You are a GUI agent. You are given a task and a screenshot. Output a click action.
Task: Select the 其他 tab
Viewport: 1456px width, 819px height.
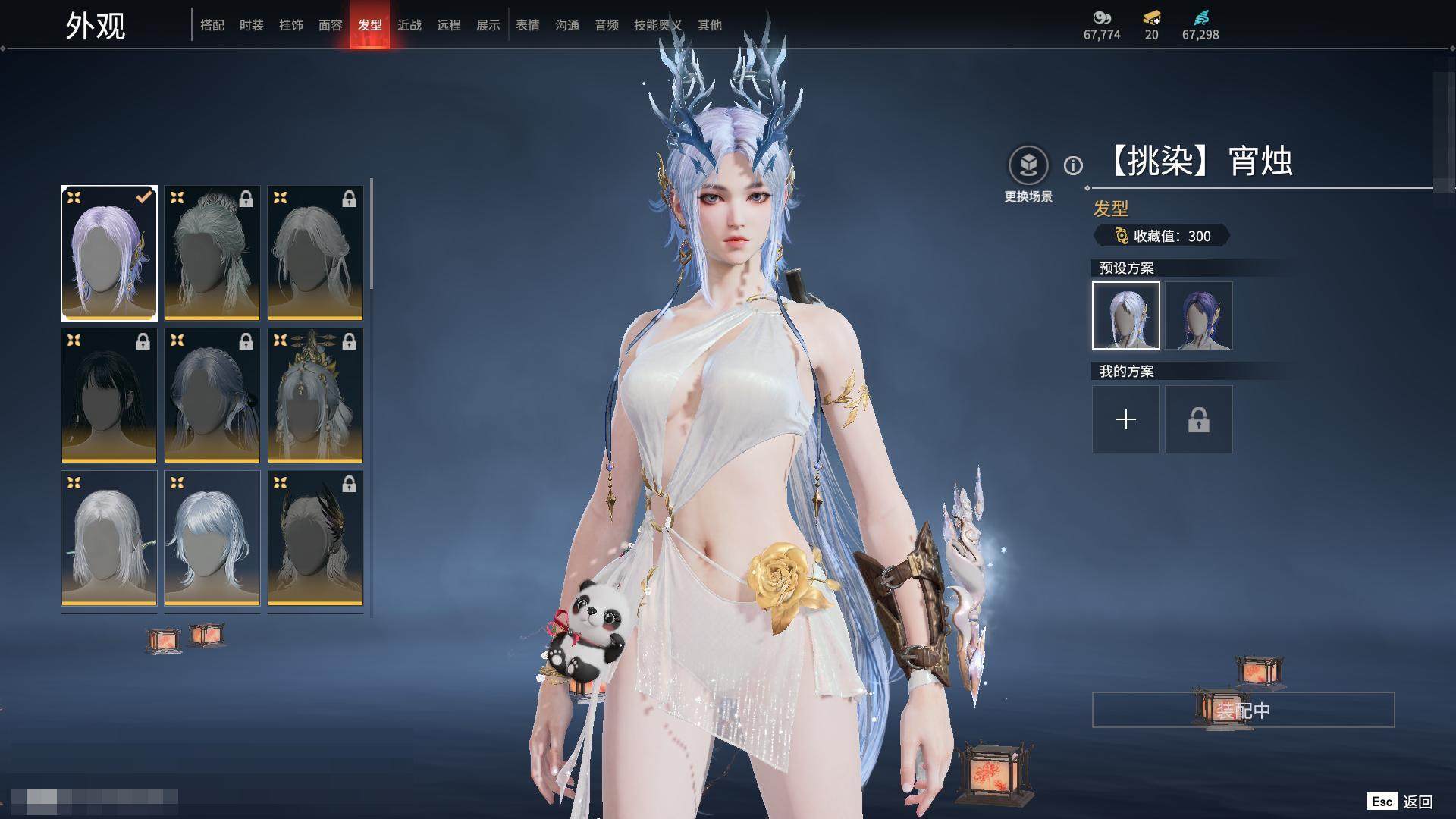click(710, 25)
